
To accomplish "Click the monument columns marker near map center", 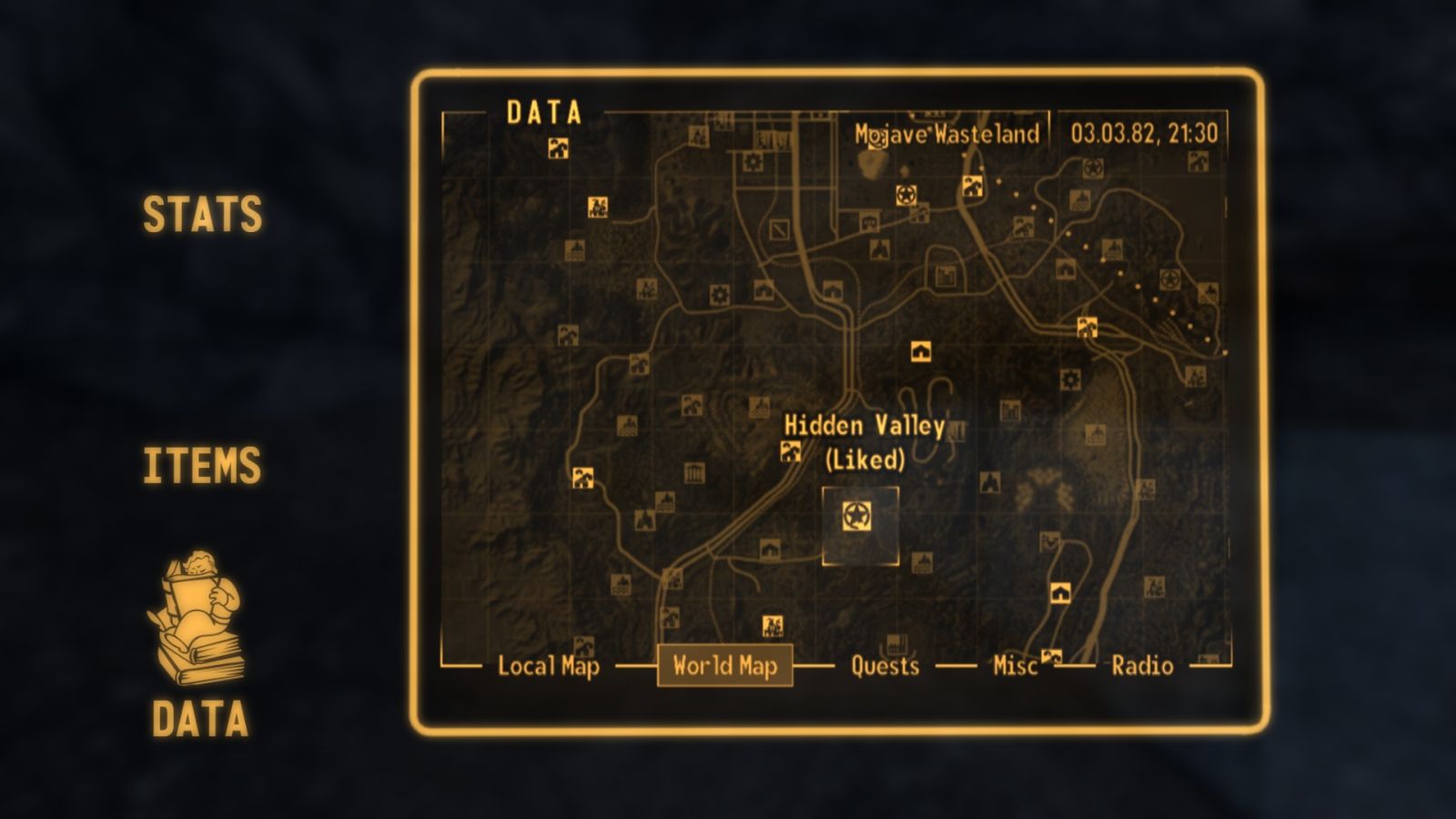I will point(695,471).
